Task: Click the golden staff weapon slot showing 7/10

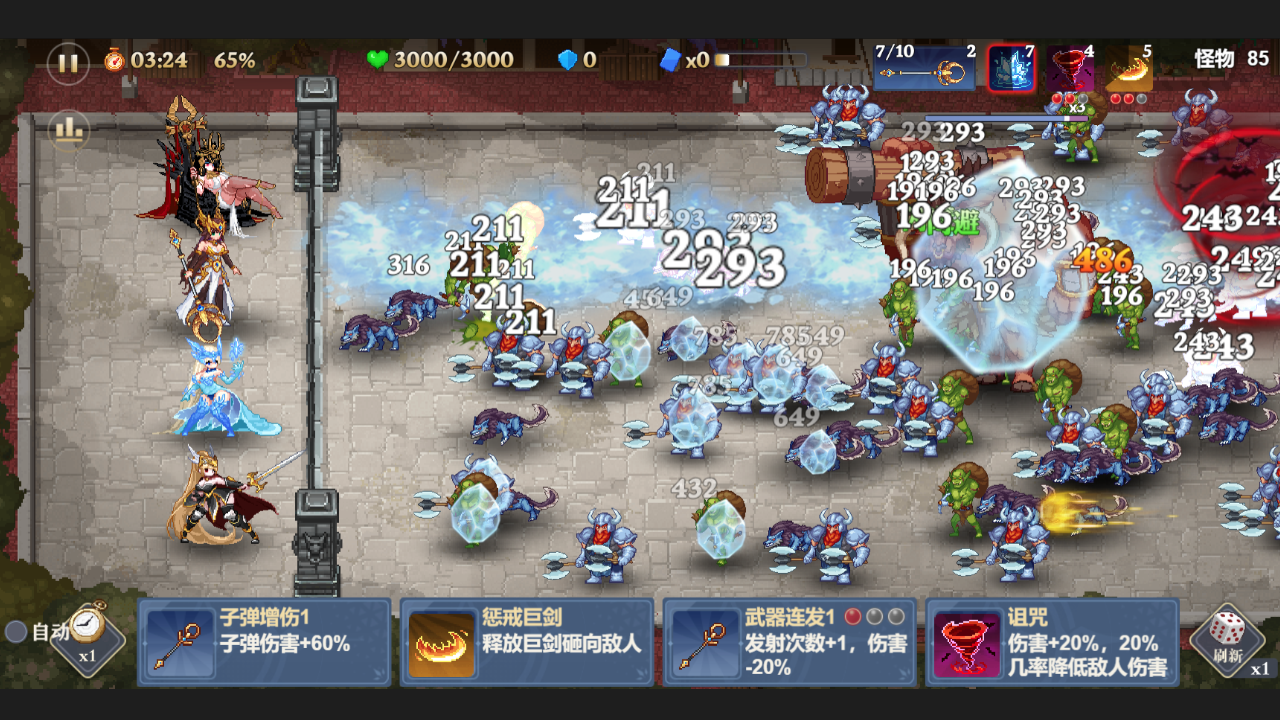Action: point(925,66)
